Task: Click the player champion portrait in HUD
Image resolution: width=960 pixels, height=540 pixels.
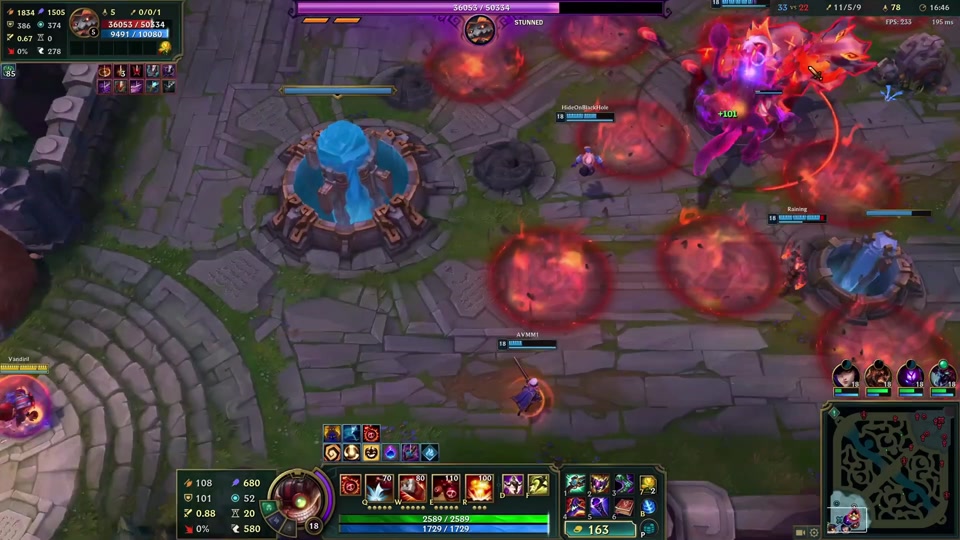Action: (294, 493)
